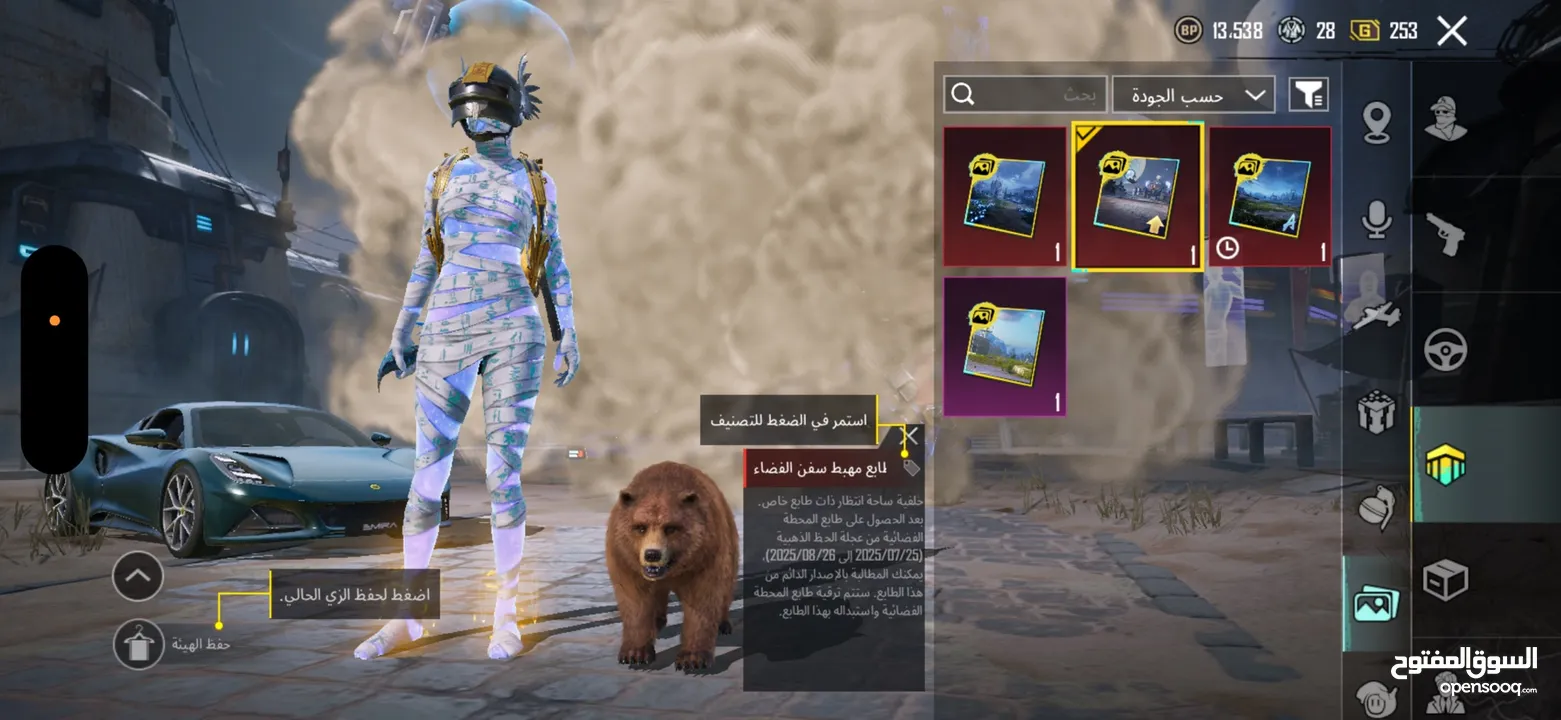Open the gift box sub-tab
1561x720 pixels.
(1377, 411)
